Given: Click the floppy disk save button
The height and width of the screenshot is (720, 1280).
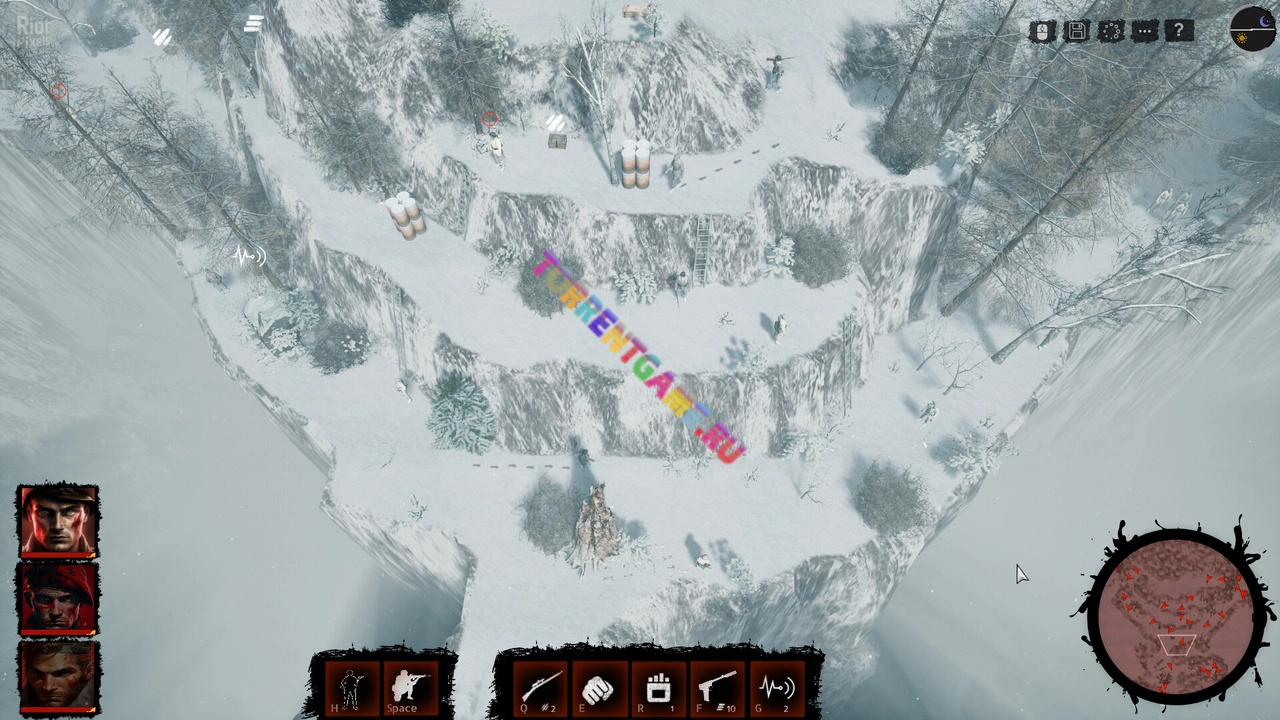Looking at the screenshot, I should [1077, 32].
